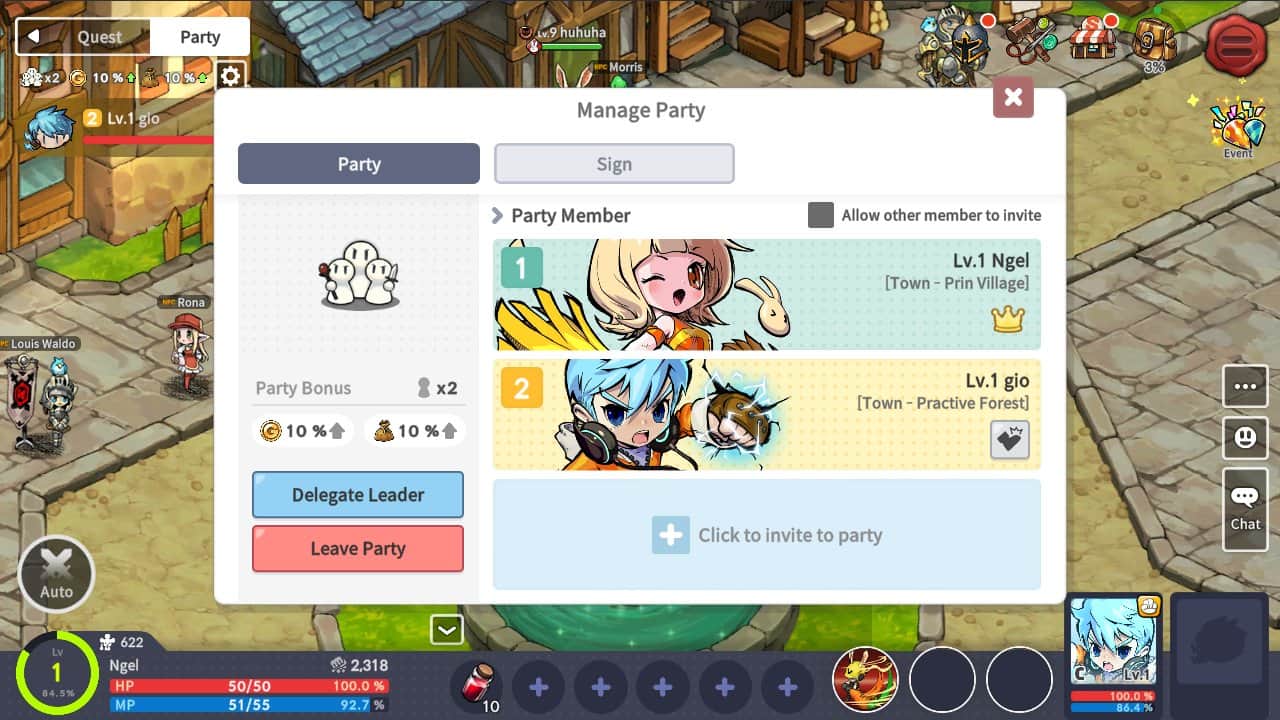Viewport: 1280px width, 720px height.
Task: Select party member Lv.1 gio row
Action: 767,414
